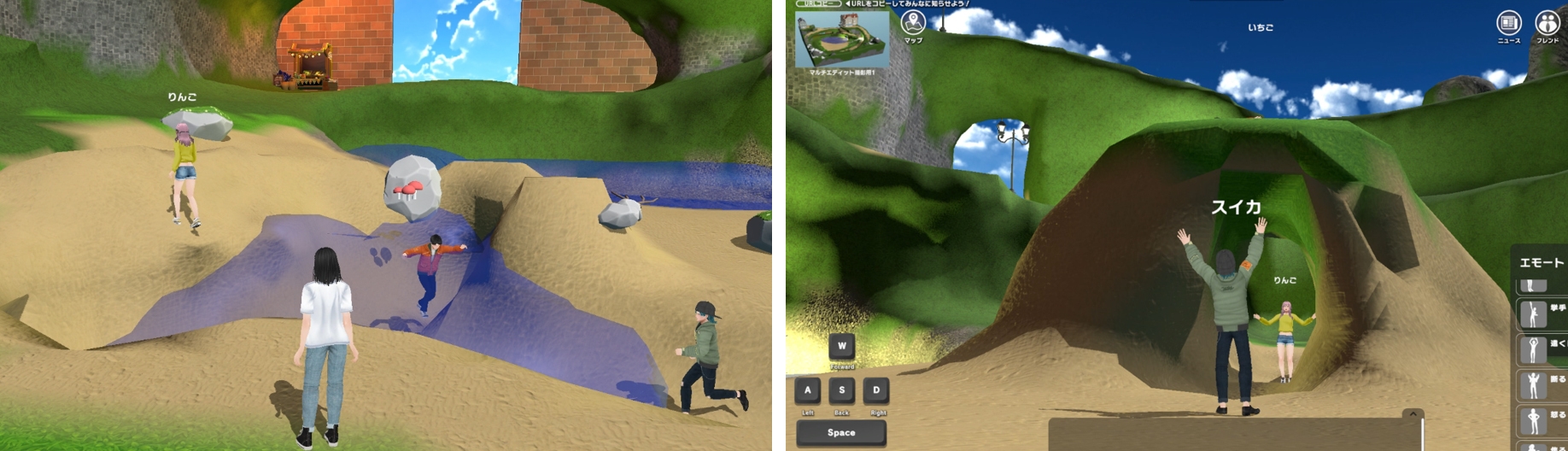
Task: Copy the world URL with the URLコピー button
Action: click(817, 4)
